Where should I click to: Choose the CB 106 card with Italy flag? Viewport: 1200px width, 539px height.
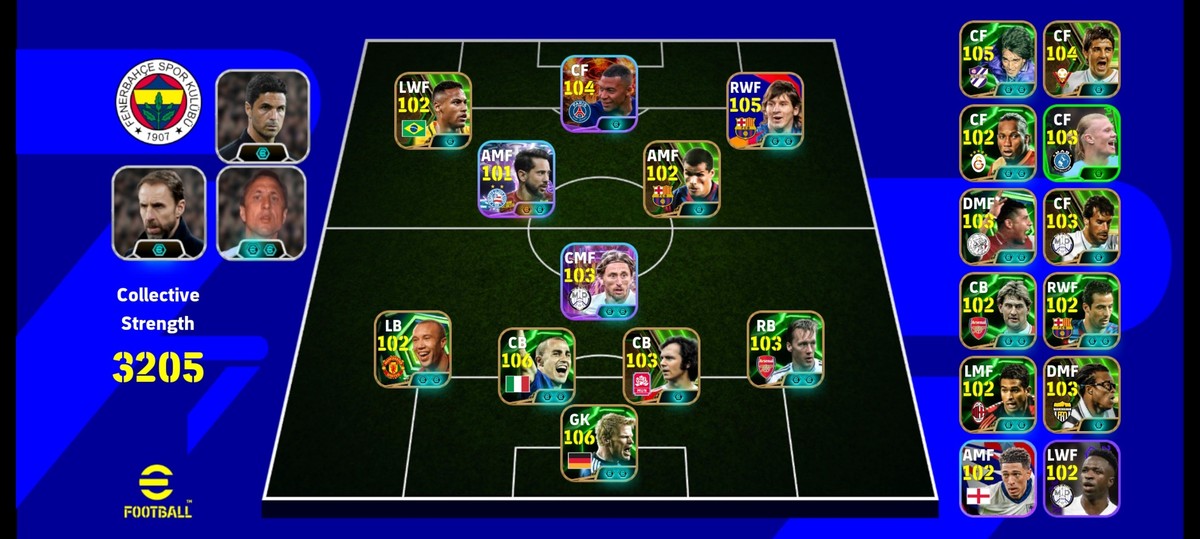(x=537, y=366)
